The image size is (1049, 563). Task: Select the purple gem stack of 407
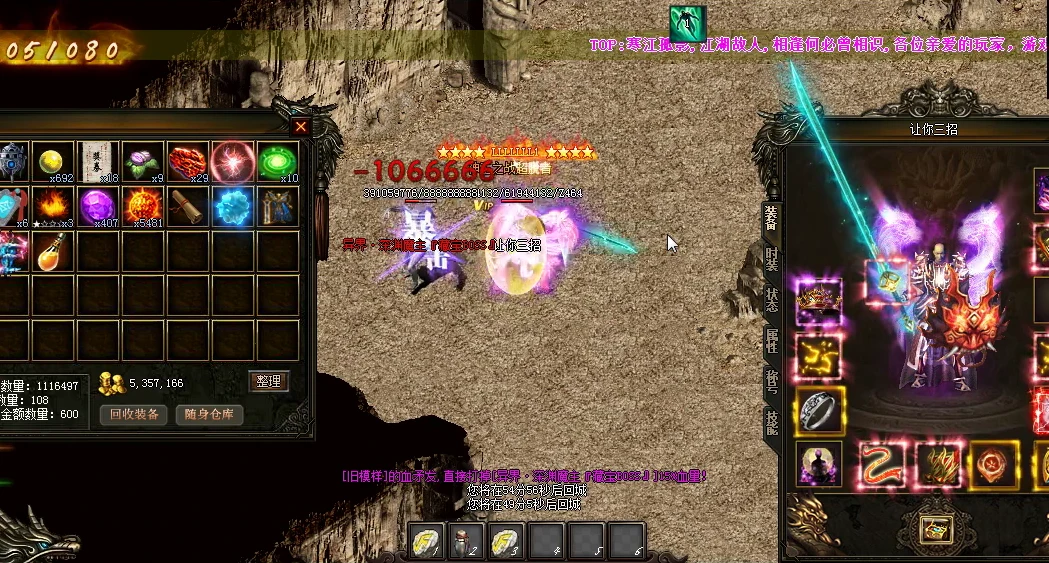[x=98, y=207]
